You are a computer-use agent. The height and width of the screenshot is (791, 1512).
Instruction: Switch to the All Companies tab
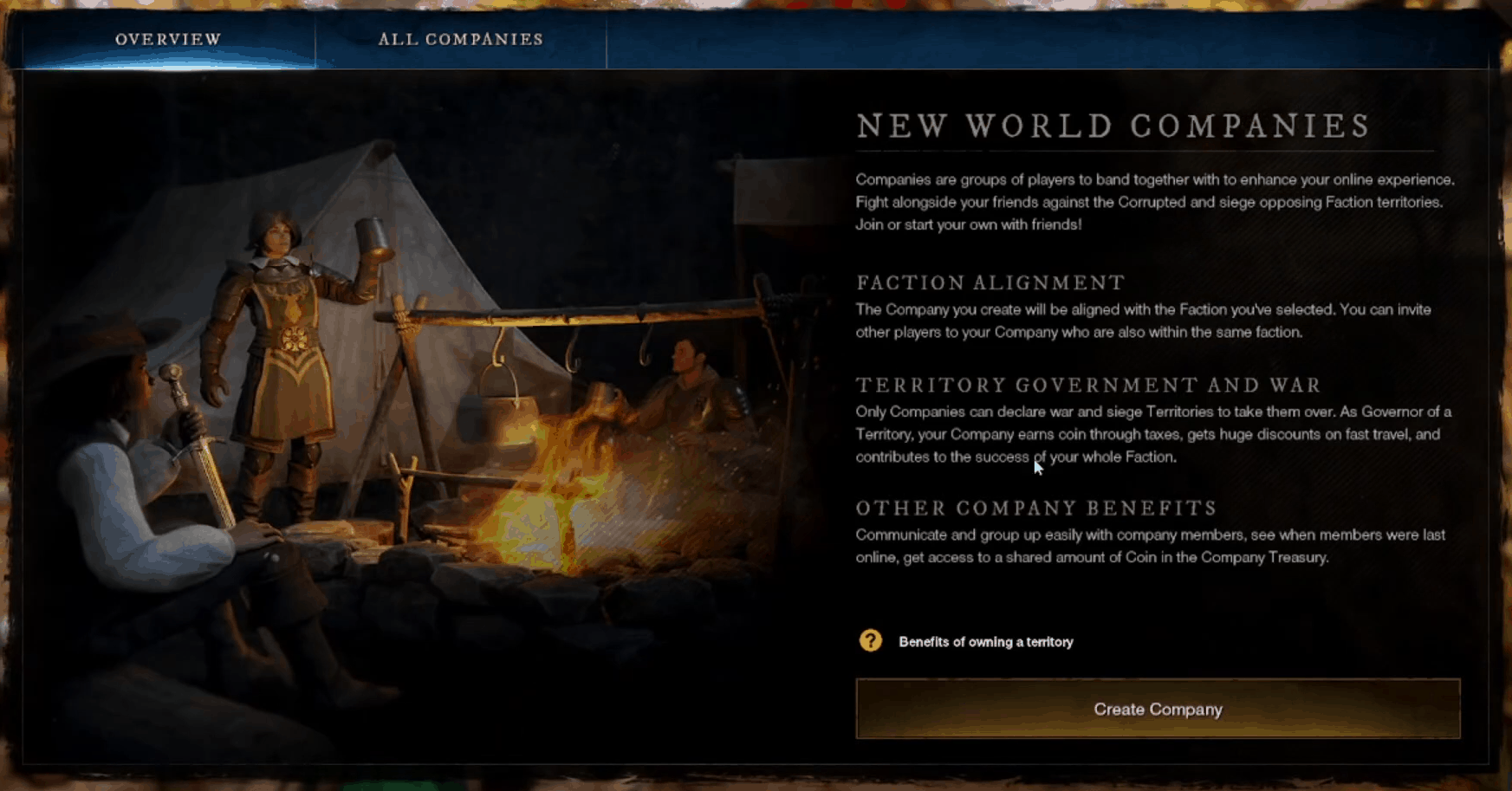(x=461, y=39)
